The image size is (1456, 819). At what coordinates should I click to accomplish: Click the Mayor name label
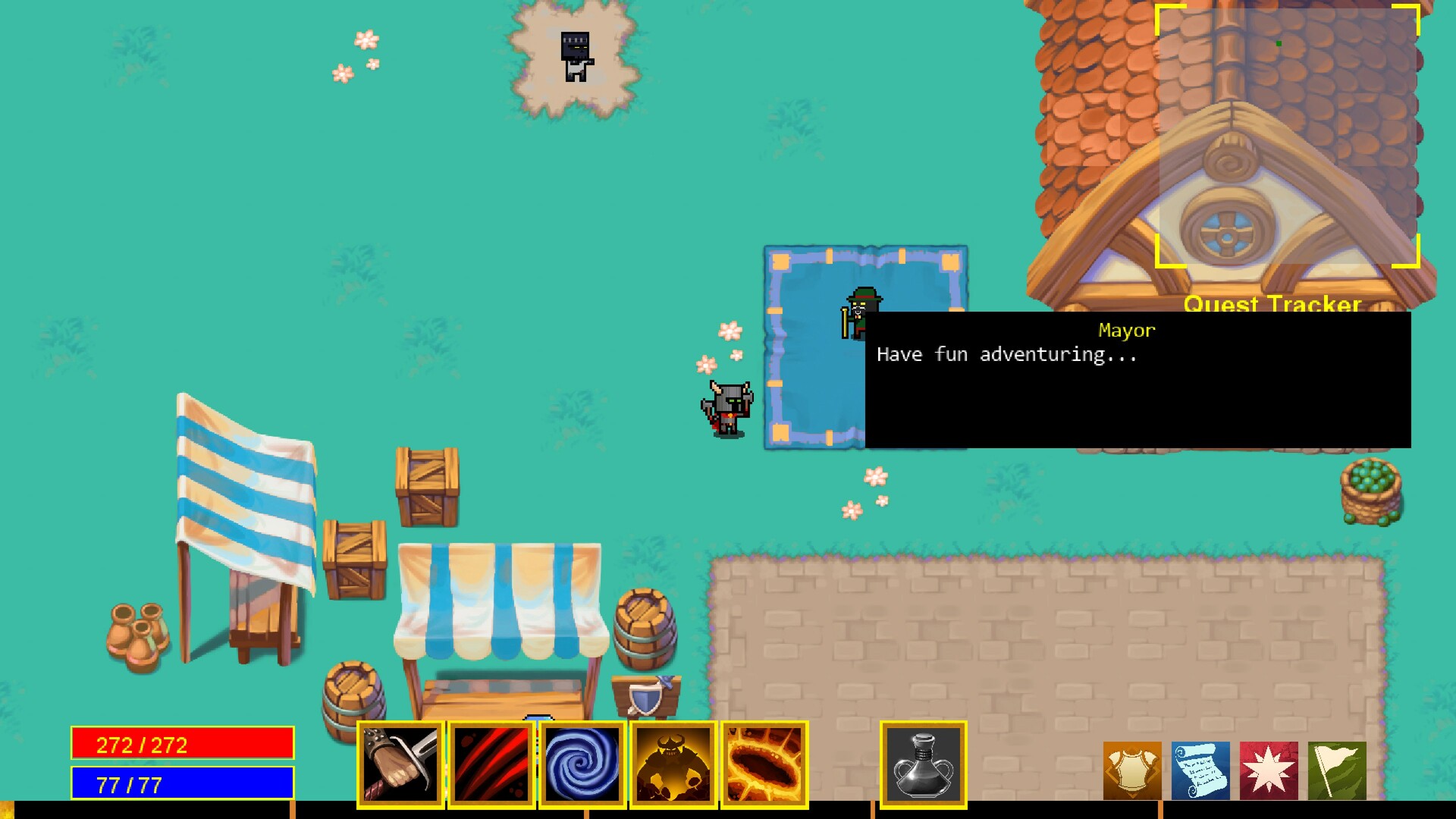click(x=1126, y=330)
